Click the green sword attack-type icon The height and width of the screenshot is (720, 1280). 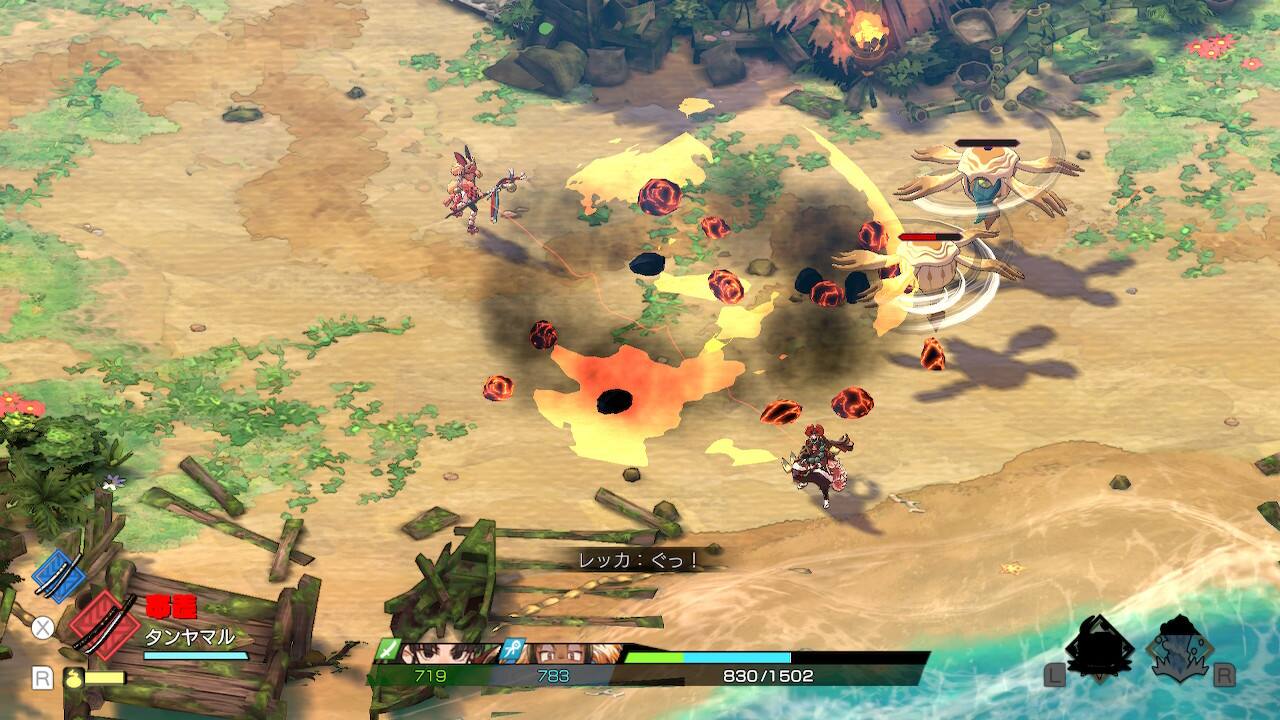coord(387,651)
